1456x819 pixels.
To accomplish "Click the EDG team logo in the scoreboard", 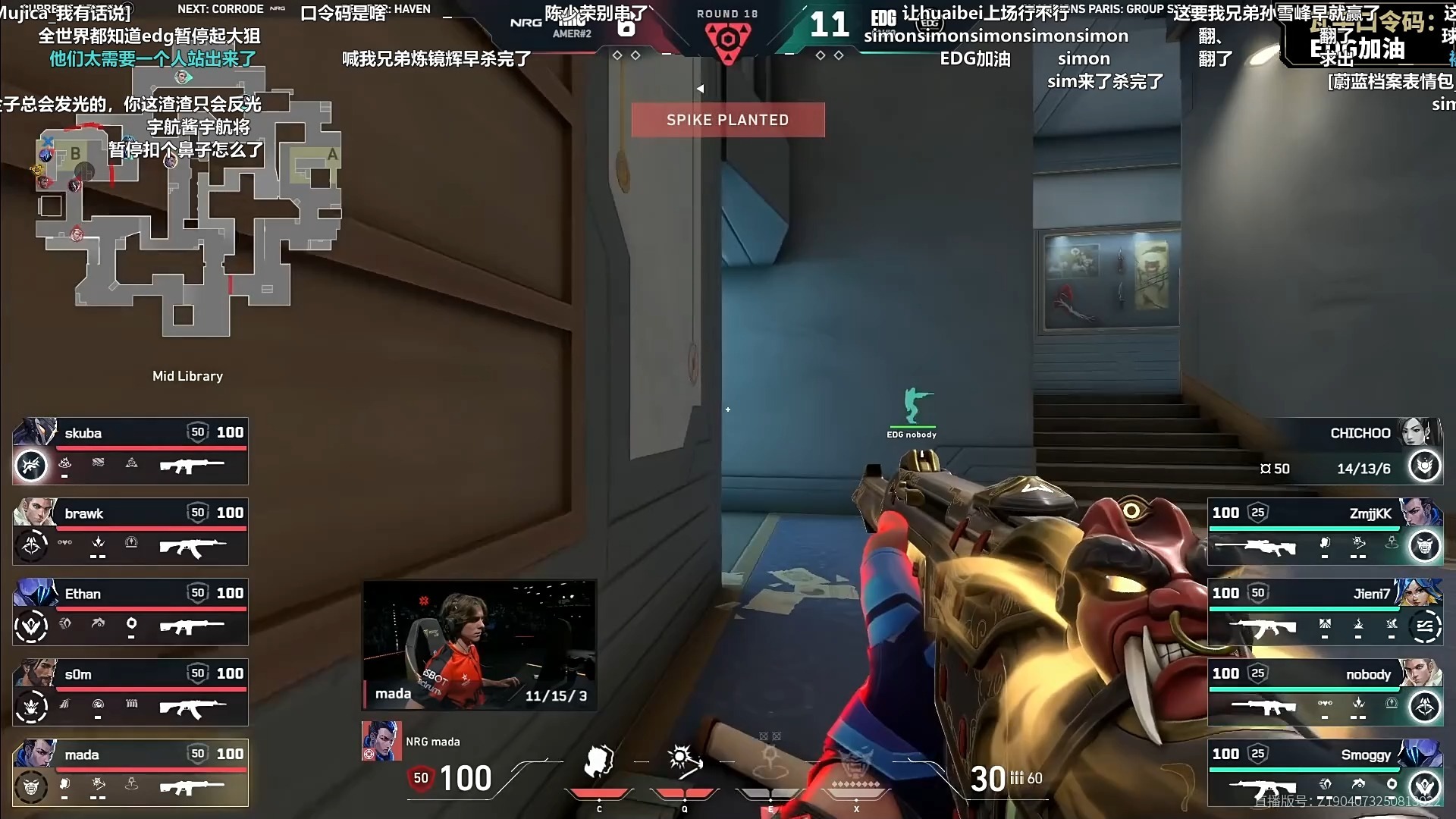I will (883, 18).
